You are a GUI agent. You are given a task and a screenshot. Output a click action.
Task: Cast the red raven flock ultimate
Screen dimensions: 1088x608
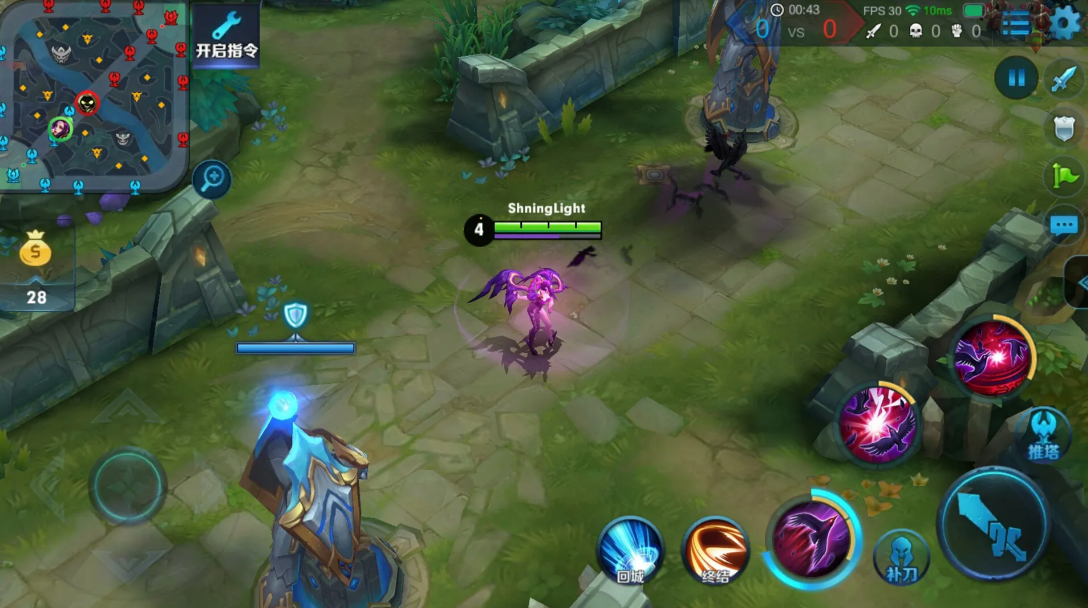tap(991, 356)
